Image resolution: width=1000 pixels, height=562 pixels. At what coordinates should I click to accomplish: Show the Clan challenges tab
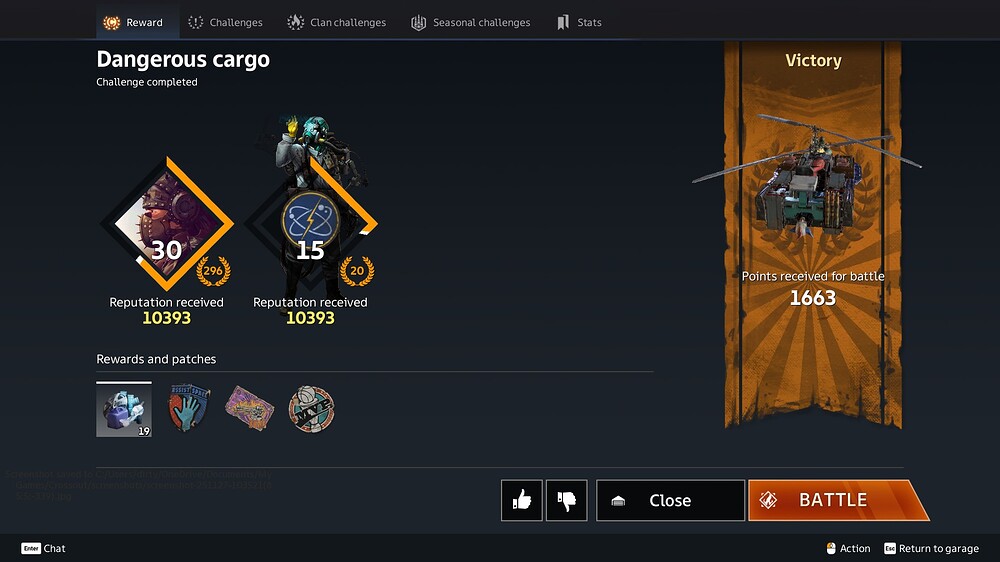click(337, 22)
